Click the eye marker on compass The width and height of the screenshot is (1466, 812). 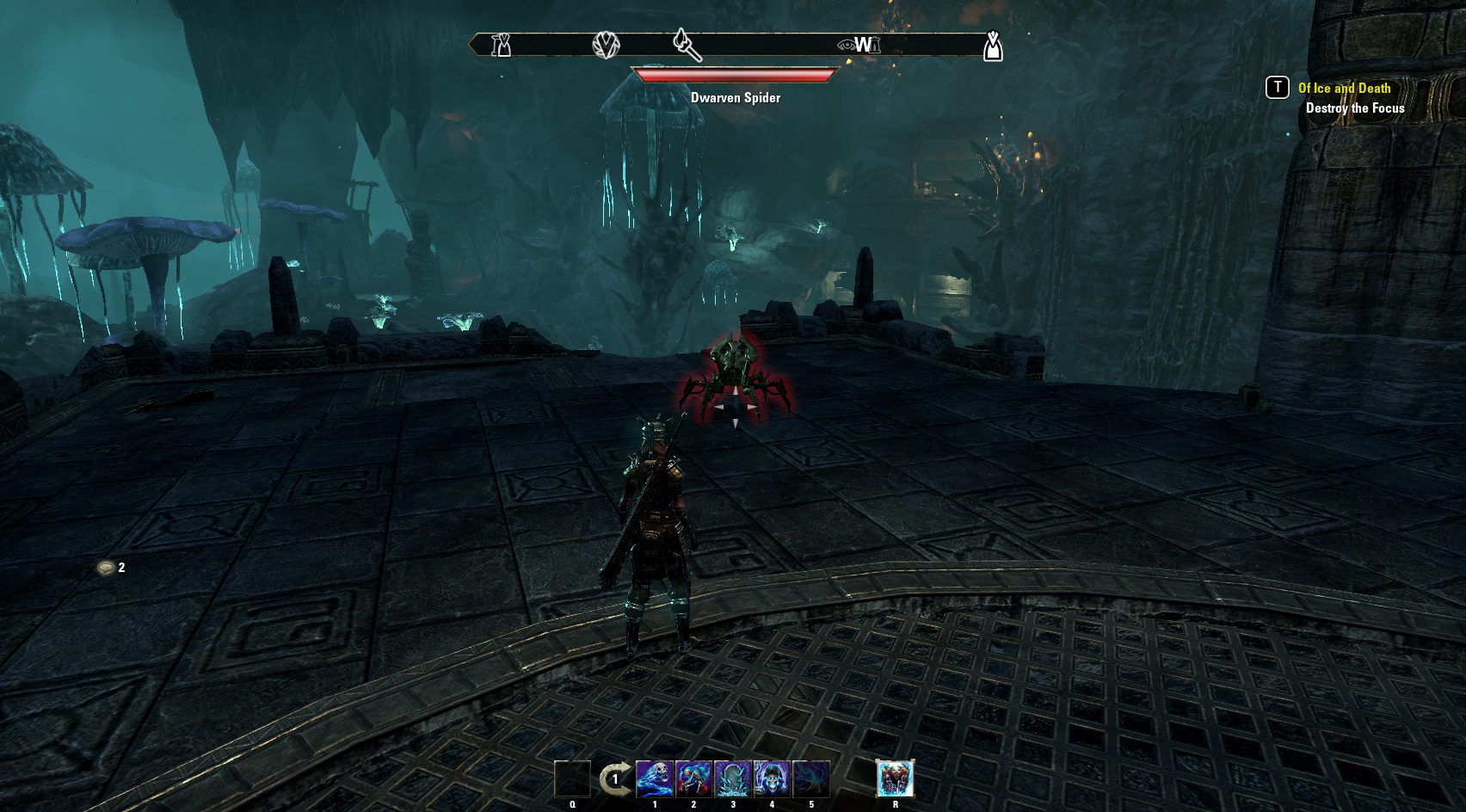click(x=847, y=45)
